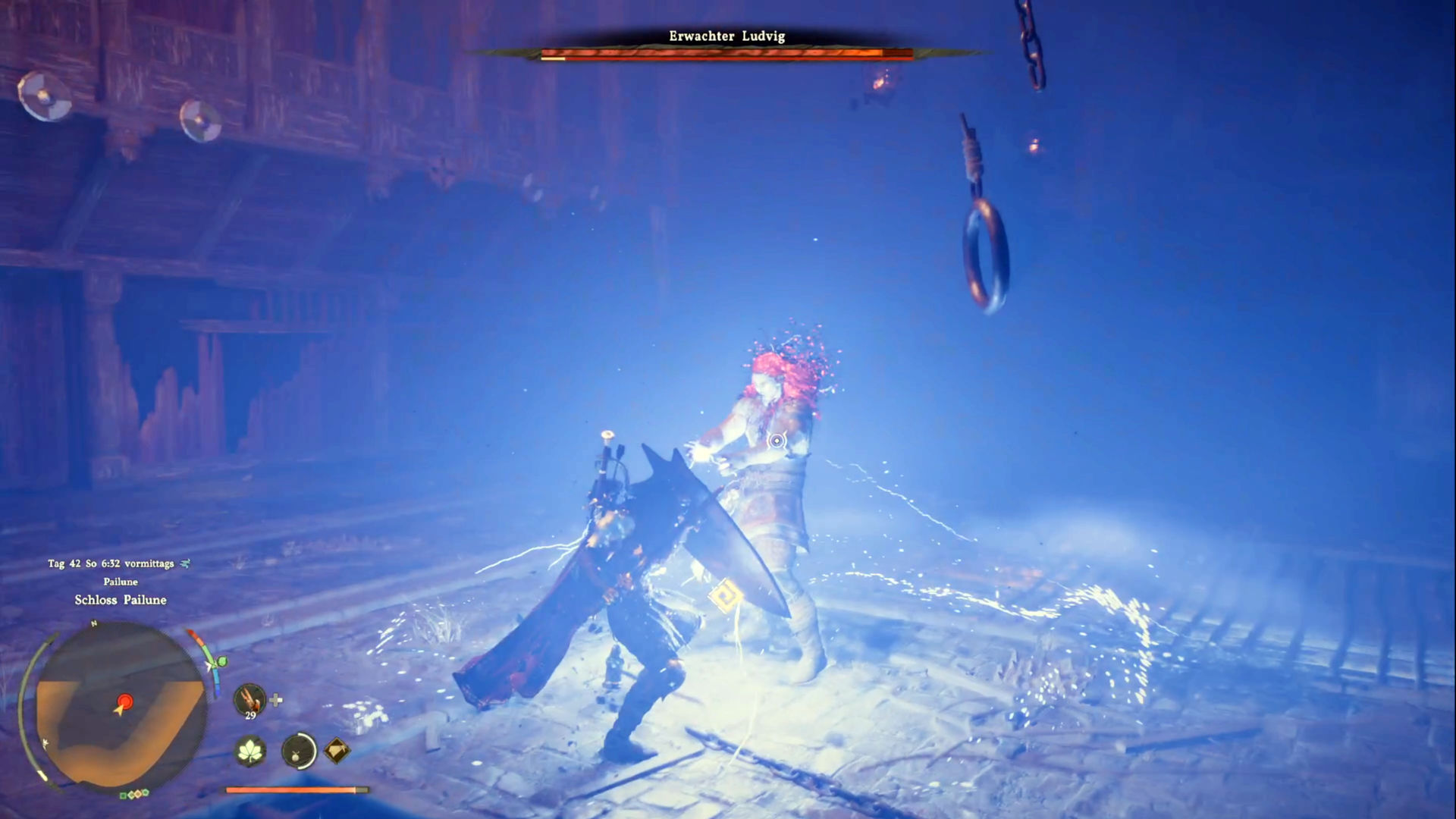
Task: Click the red boss marker on the minimap
Action: pyautogui.click(x=125, y=701)
